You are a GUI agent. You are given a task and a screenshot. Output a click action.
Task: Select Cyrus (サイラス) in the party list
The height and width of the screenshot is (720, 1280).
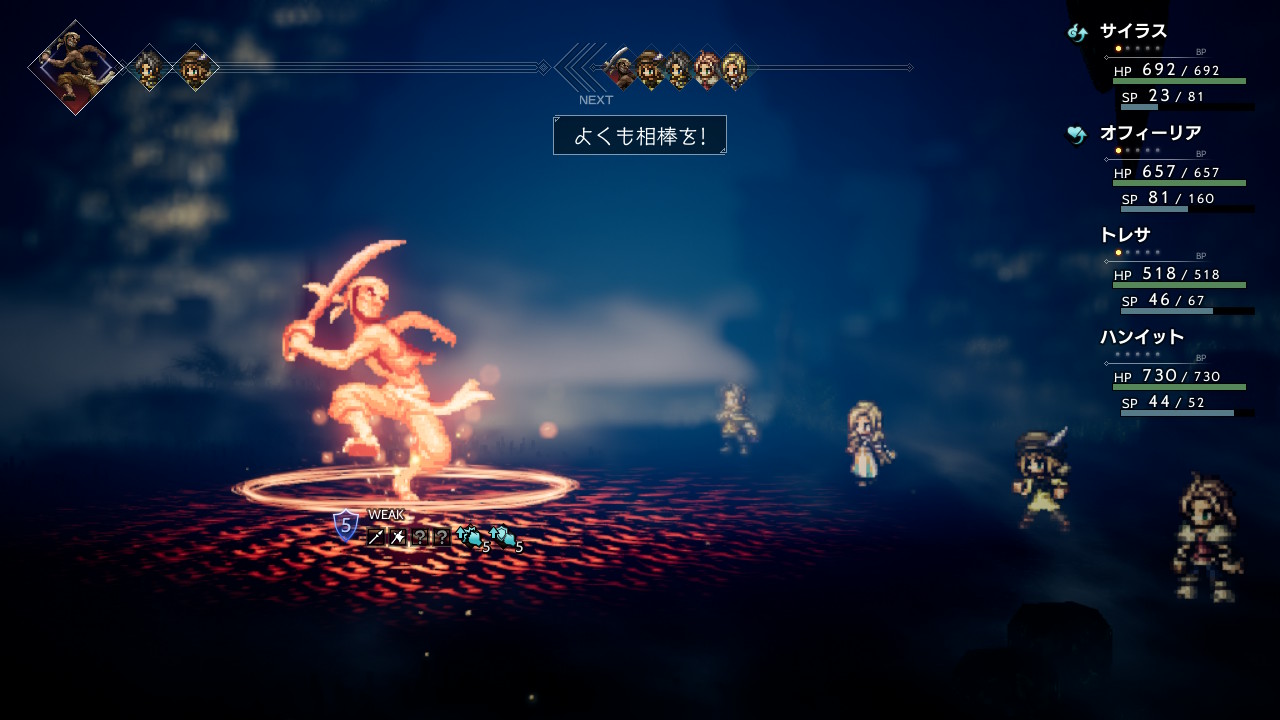point(1133,31)
